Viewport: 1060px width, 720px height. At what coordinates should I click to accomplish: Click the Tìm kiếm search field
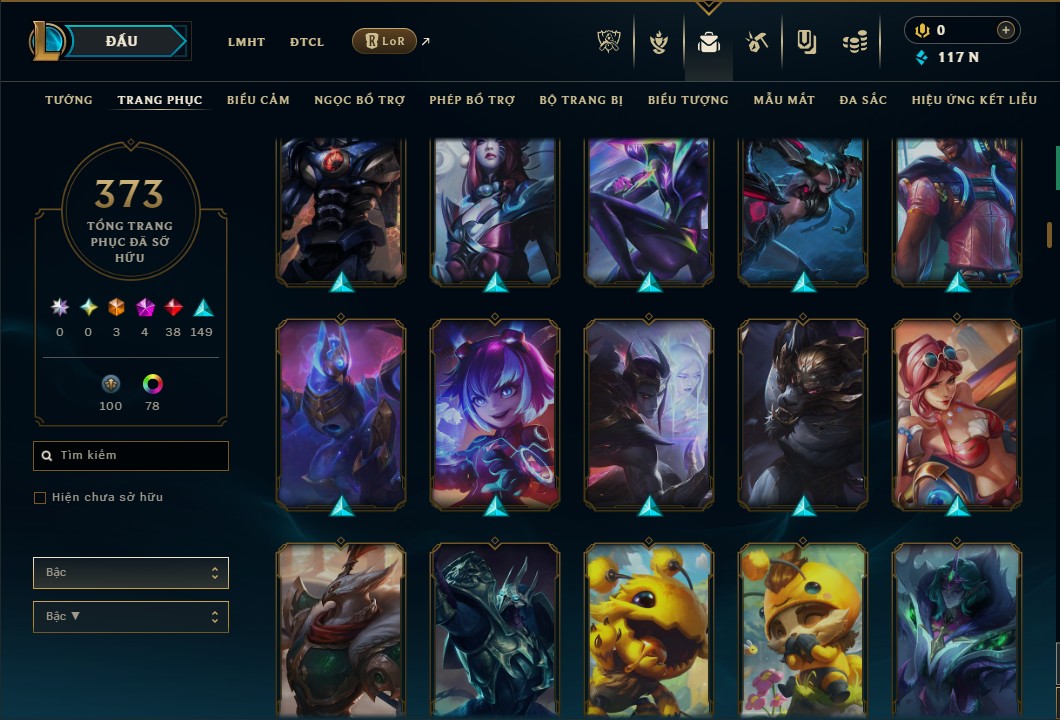131,456
